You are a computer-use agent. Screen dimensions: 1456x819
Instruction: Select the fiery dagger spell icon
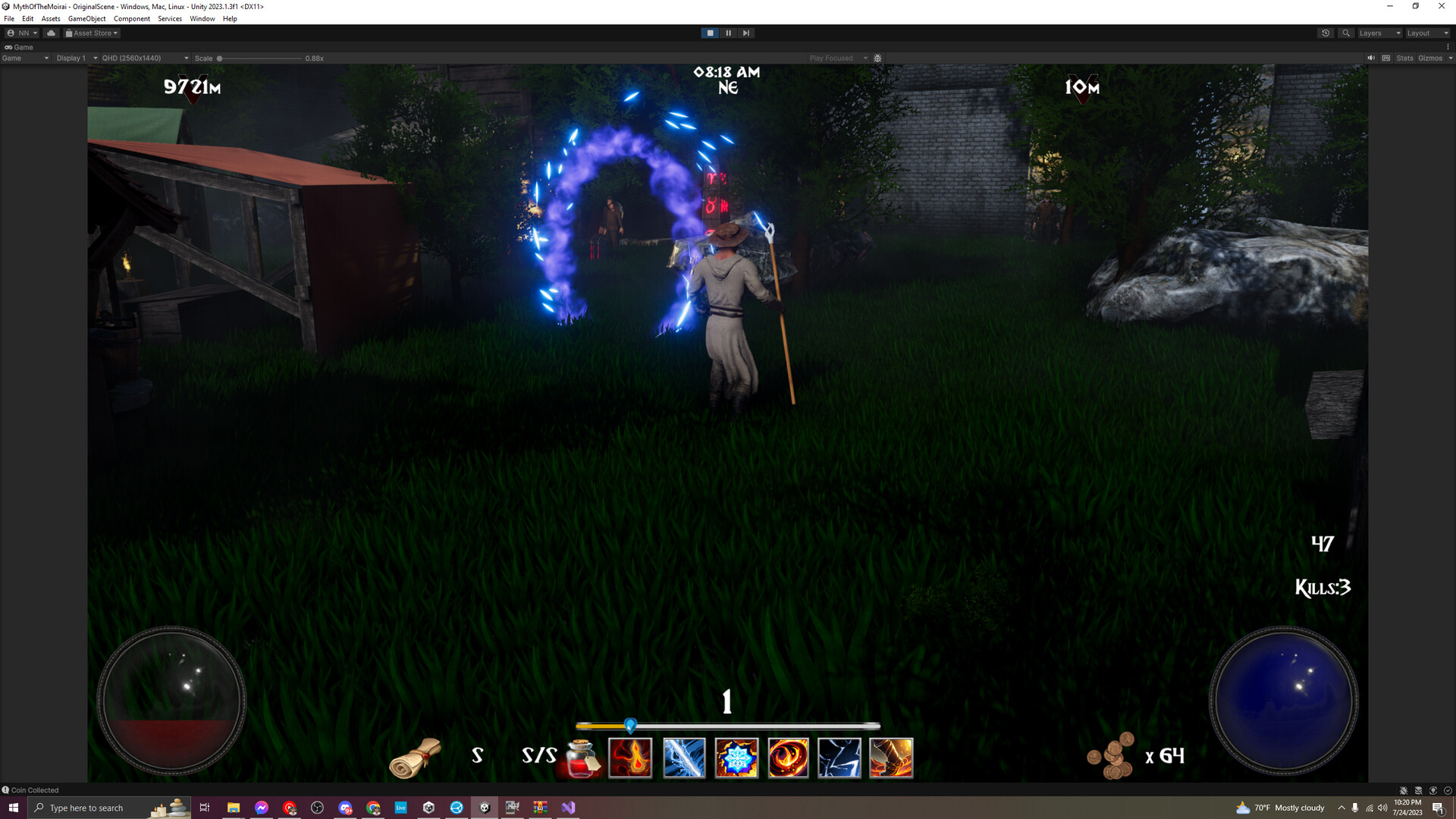[x=893, y=758]
